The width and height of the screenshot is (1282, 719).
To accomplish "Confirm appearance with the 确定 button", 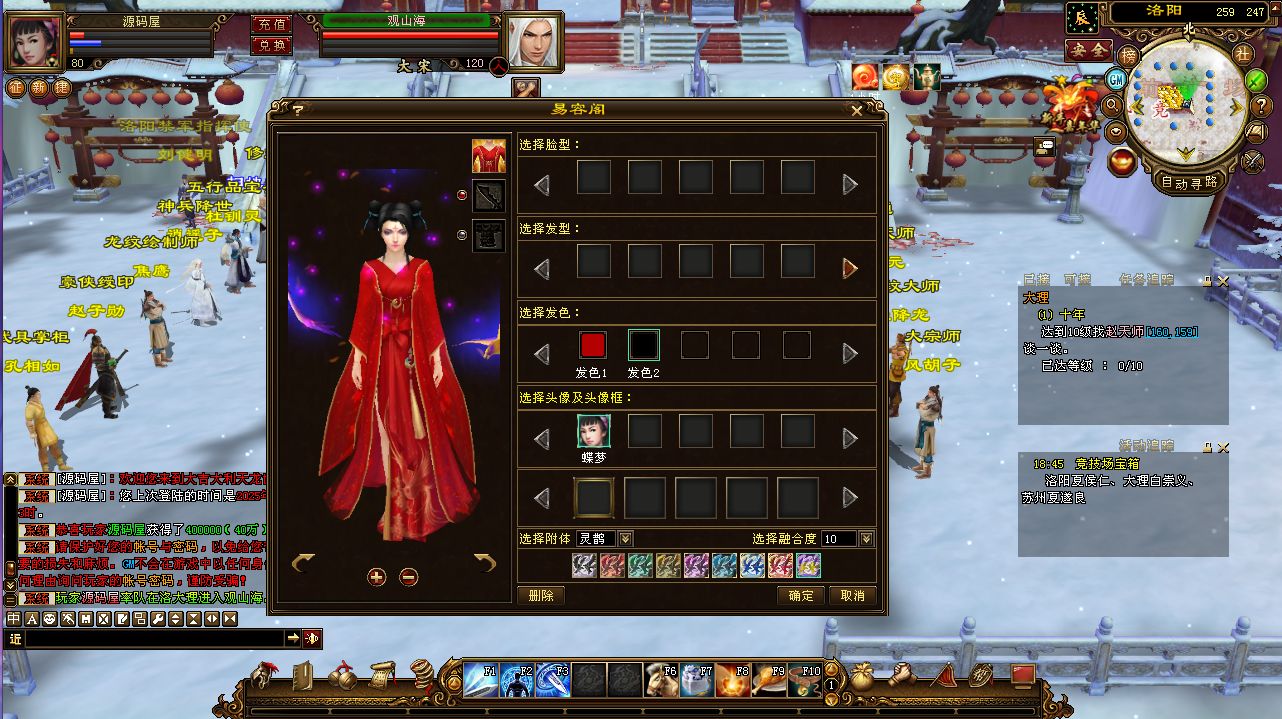I will click(800, 595).
